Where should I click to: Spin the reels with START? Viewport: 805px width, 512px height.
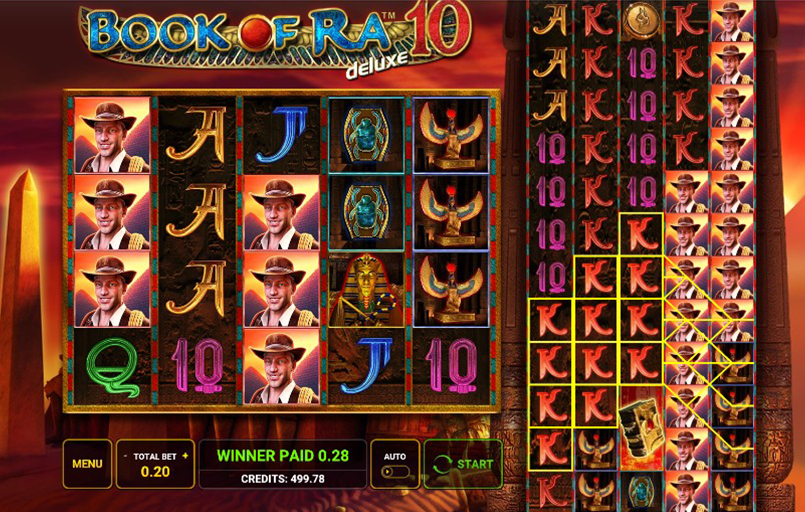tap(462, 464)
